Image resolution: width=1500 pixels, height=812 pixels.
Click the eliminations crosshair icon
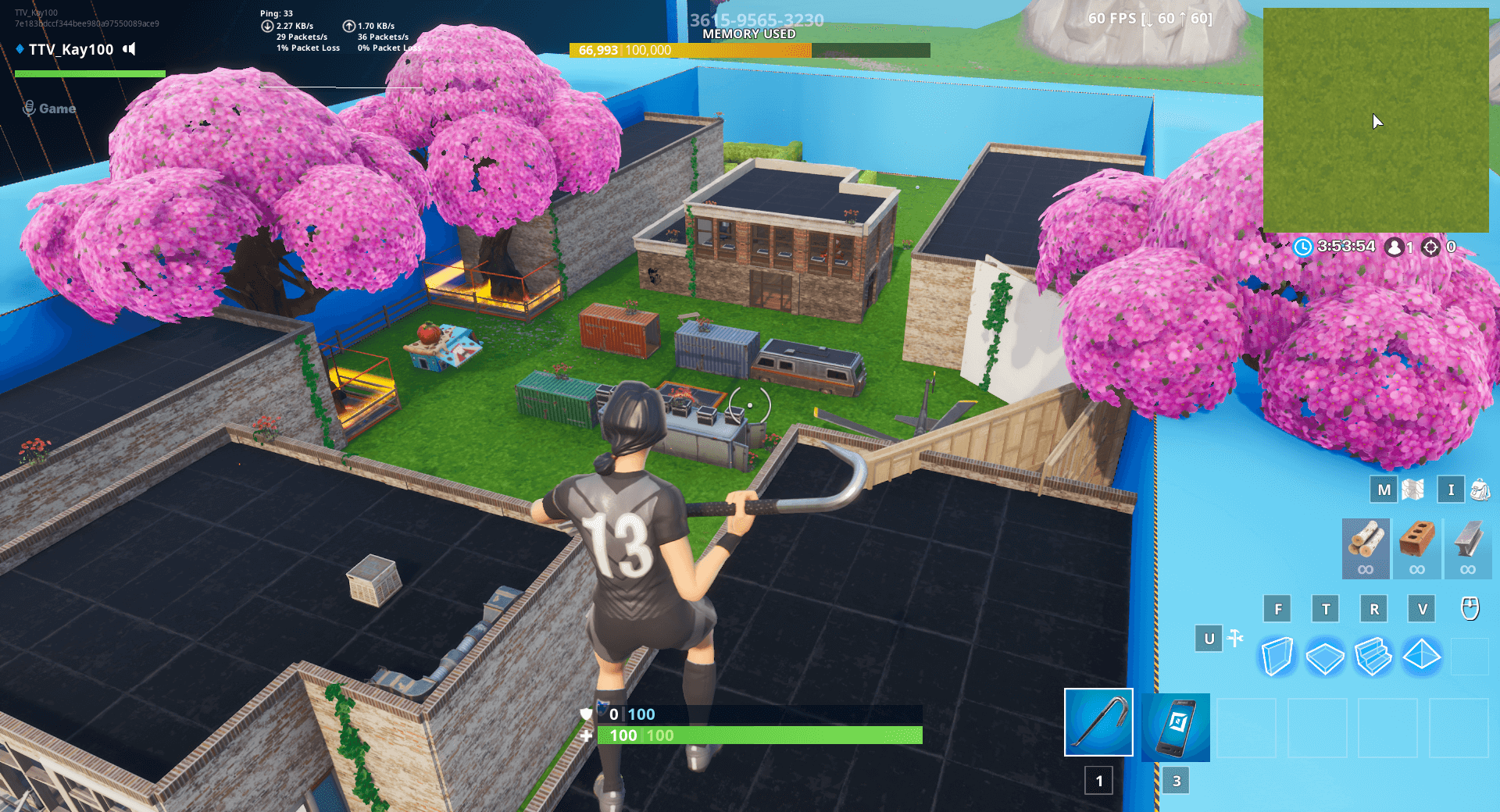pyautogui.click(x=1430, y=247)
